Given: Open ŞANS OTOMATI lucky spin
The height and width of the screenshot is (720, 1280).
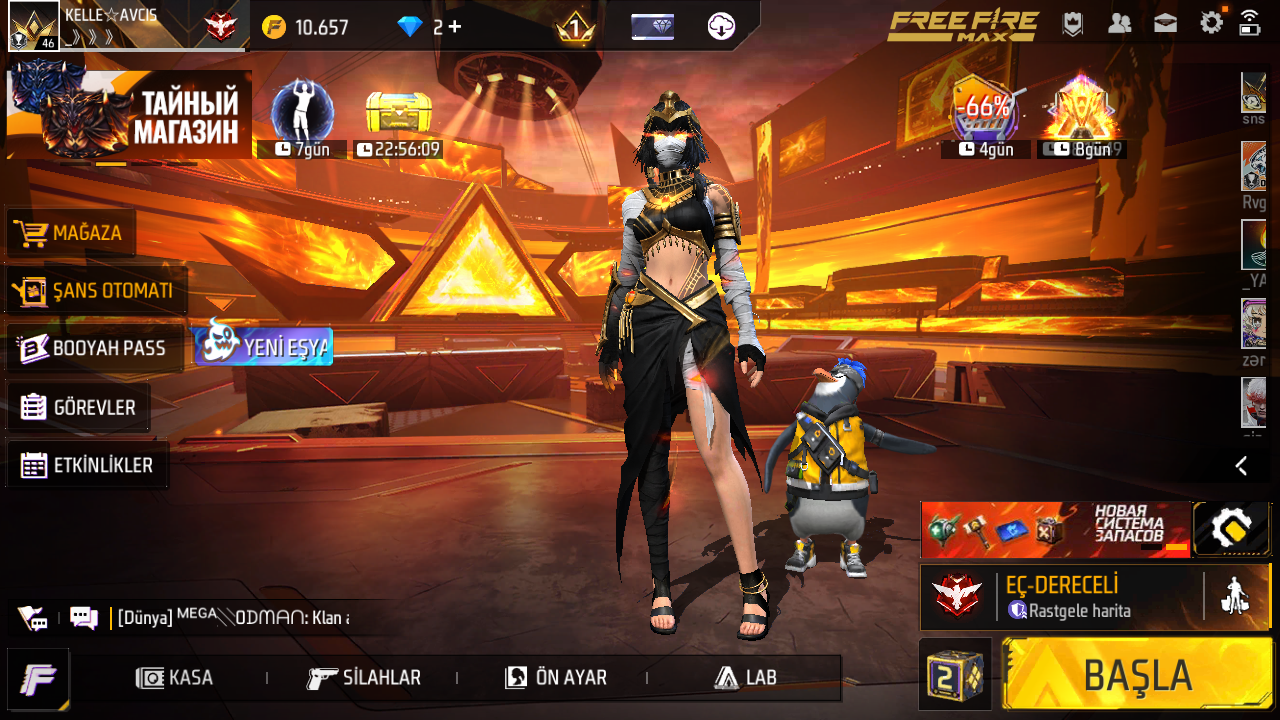Looking at the screenshot, I should [96, 291].
